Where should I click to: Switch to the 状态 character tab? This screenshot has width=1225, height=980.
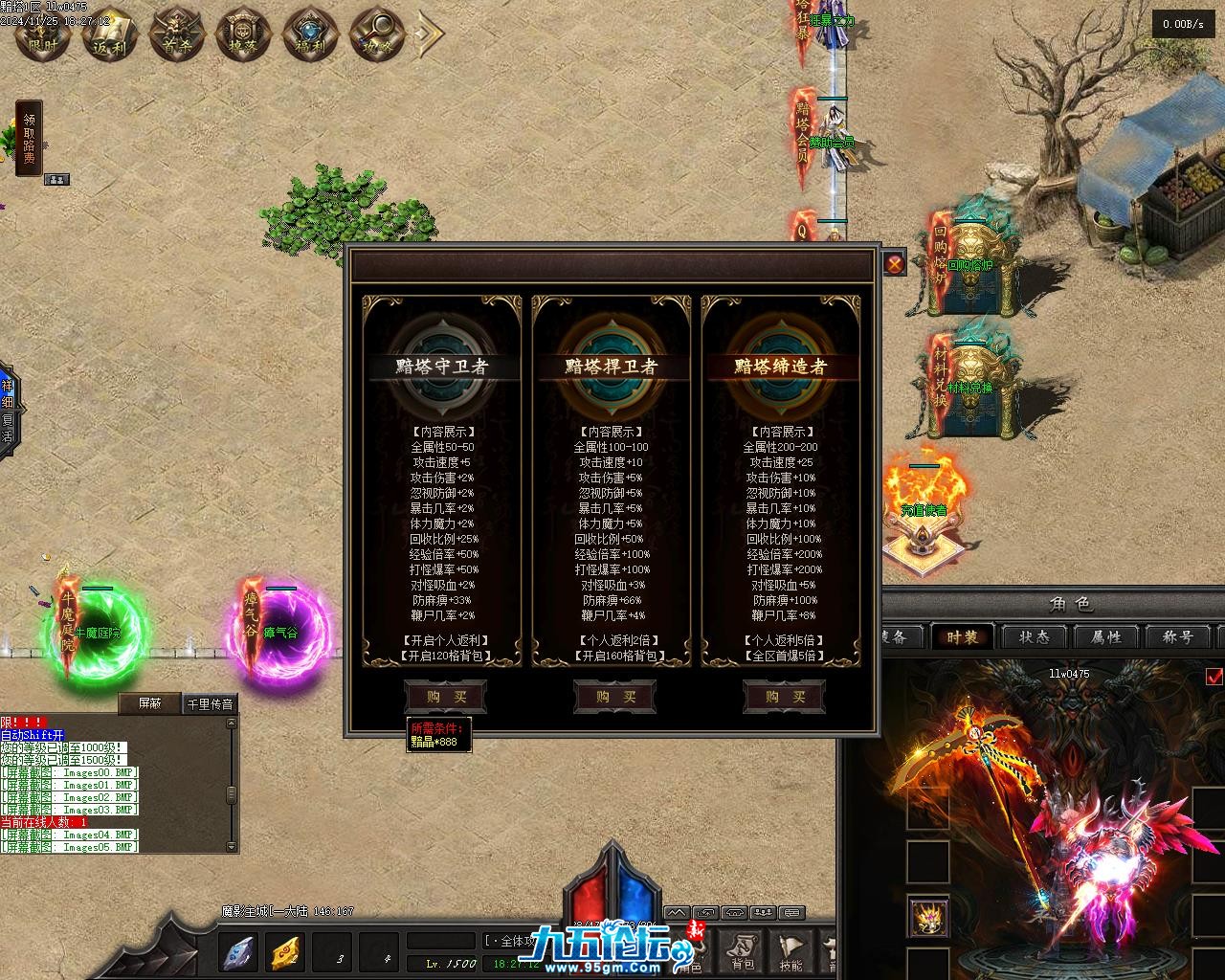tap(1035, 637)
